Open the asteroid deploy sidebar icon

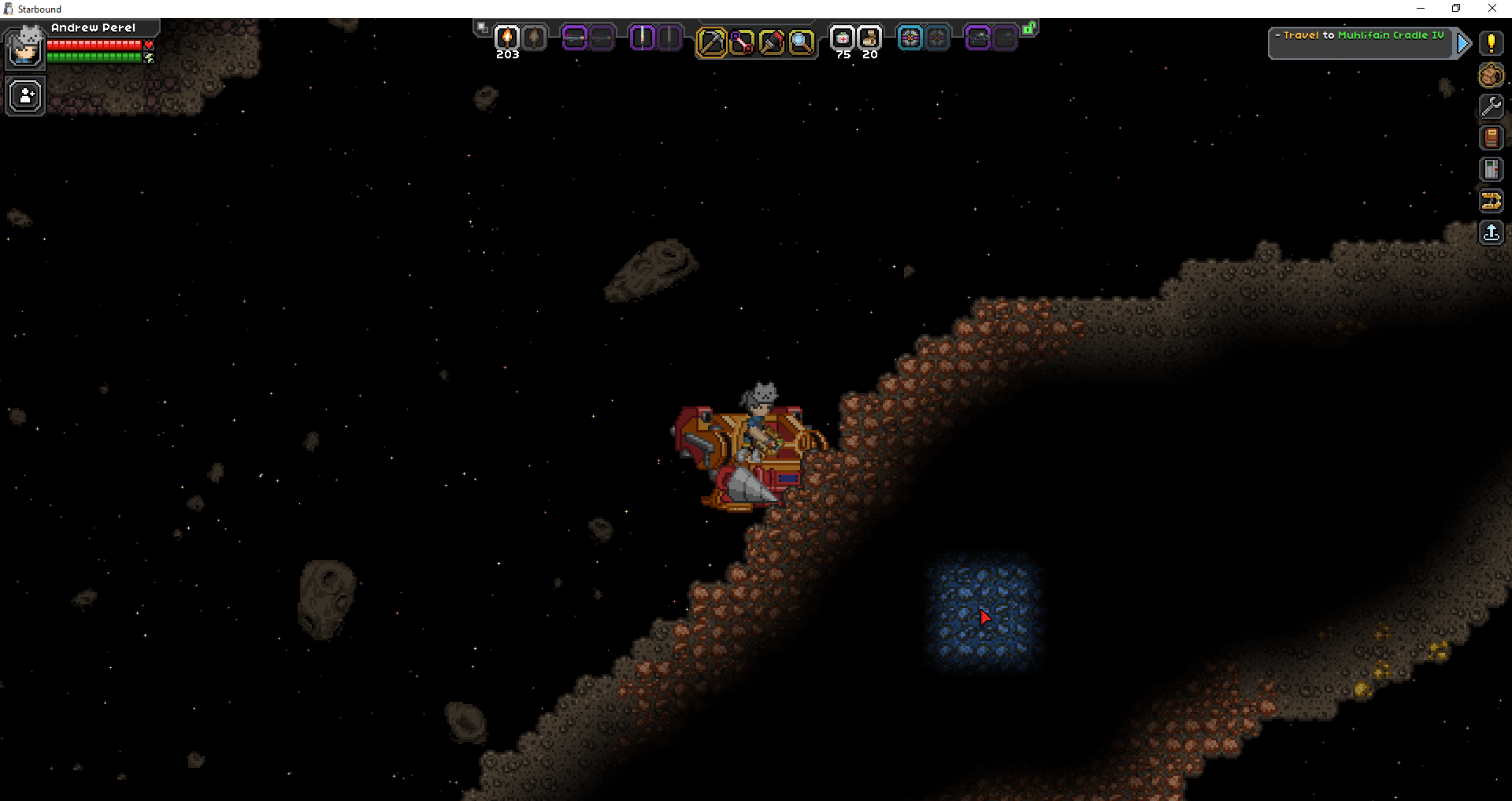1492,75
